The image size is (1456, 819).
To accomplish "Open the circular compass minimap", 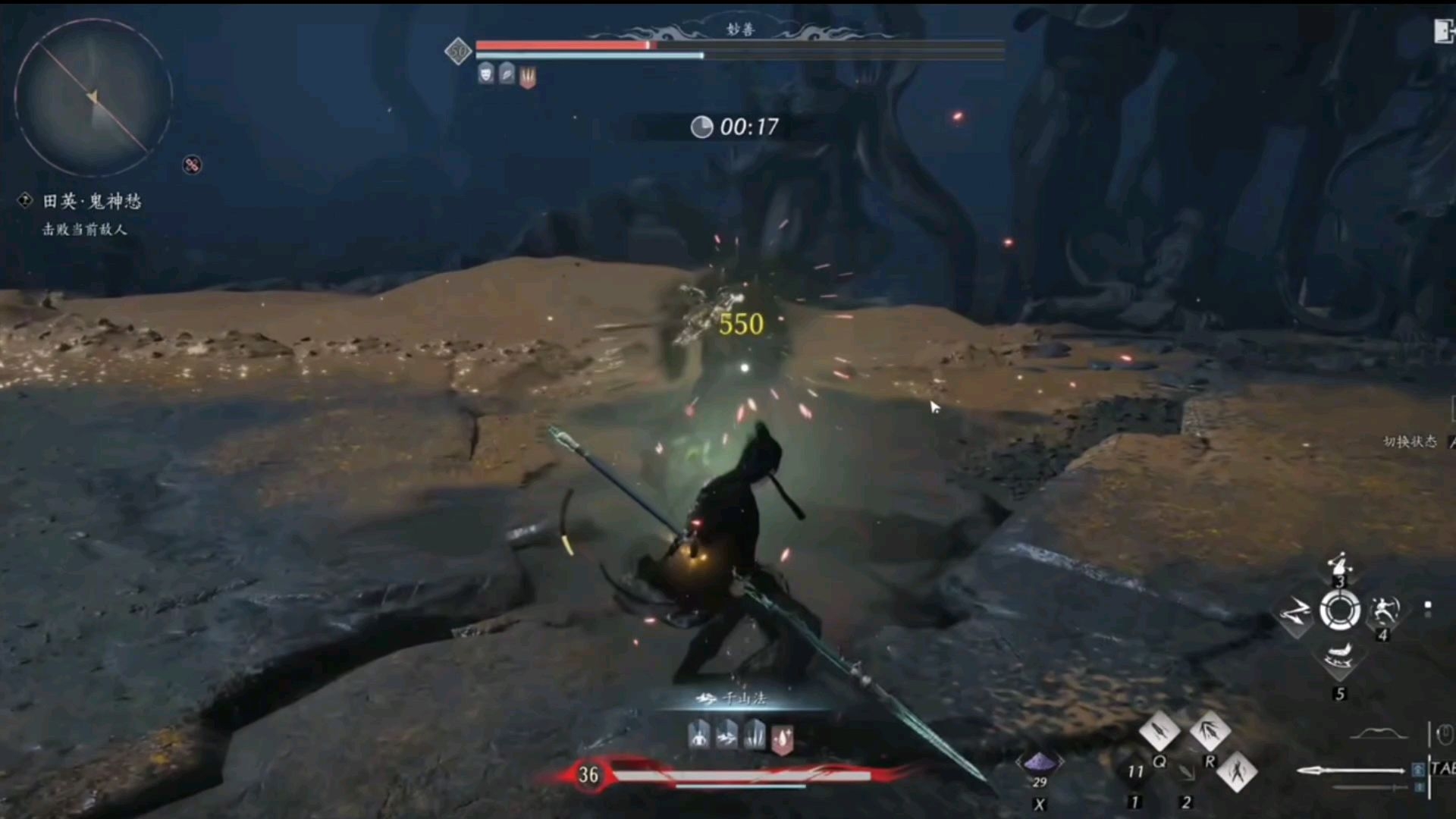I will click(93, 97).
